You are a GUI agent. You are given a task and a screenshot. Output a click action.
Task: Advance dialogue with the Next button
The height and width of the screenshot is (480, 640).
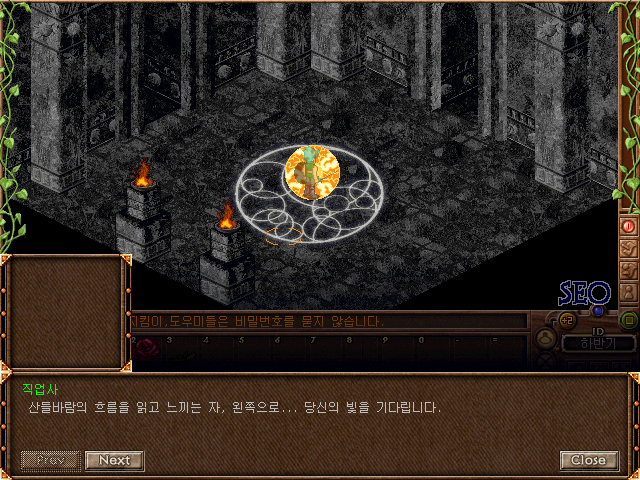point(114,460)
